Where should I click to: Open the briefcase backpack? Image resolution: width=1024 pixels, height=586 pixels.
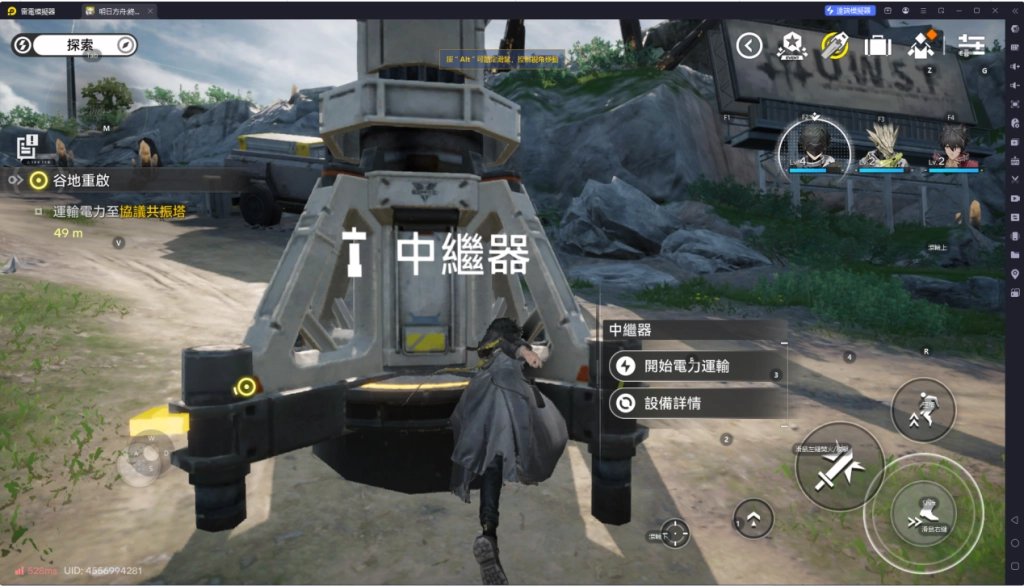click(x=878, y=45)
